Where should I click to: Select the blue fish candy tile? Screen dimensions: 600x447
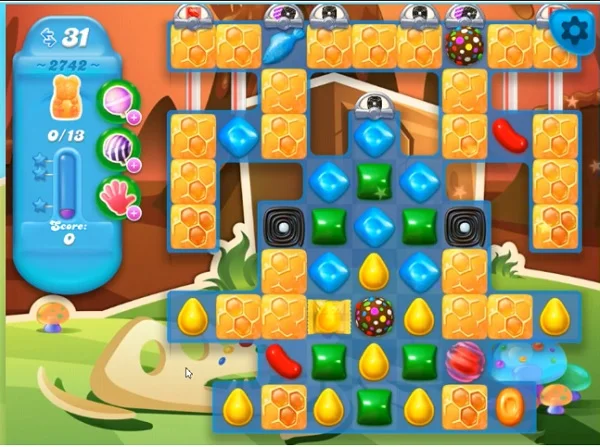(x=283, y=45)
